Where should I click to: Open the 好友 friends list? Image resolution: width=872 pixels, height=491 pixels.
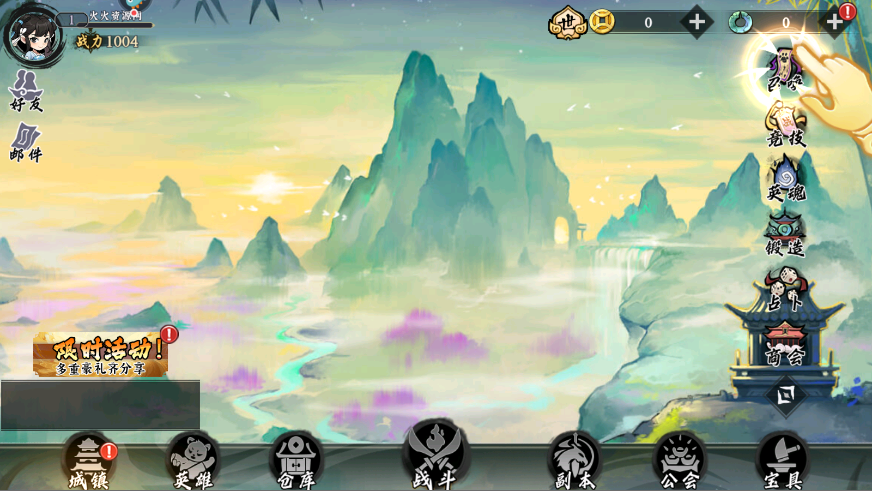[x=26, y=91]
